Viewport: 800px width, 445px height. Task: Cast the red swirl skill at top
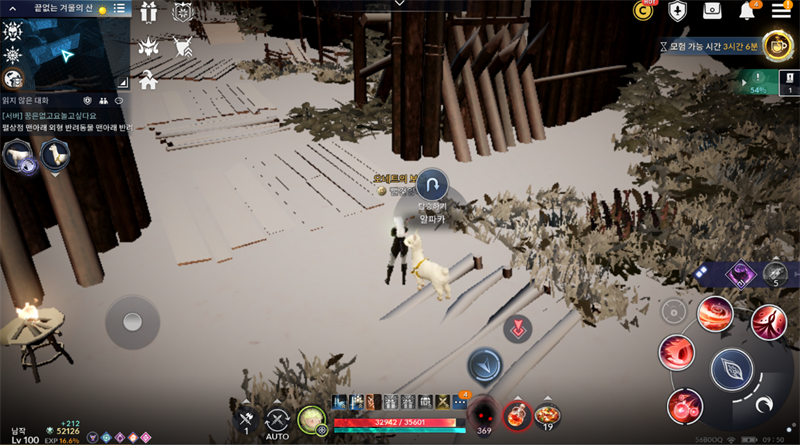pyautogui.click(x=715, y=315)
